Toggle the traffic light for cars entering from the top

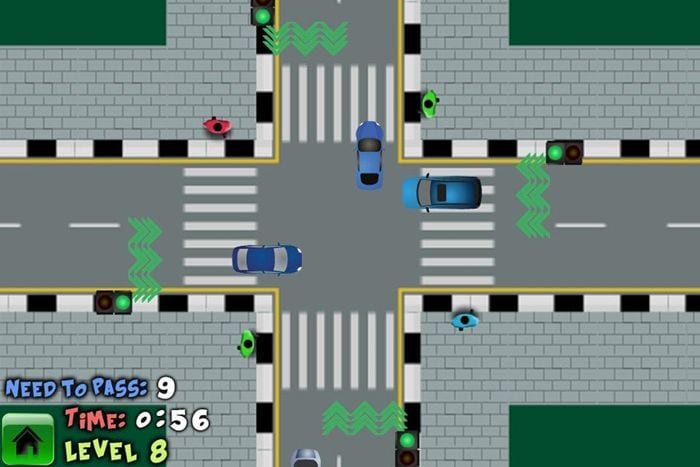(263, 14)
